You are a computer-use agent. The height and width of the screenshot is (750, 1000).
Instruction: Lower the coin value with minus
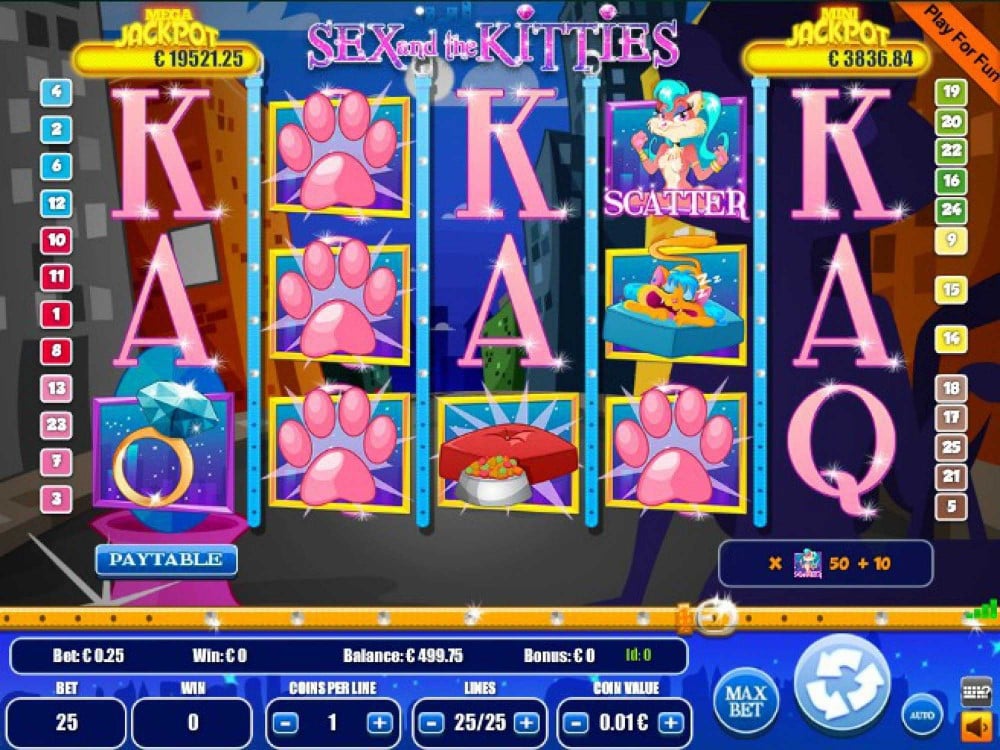(x=574, y=723)
